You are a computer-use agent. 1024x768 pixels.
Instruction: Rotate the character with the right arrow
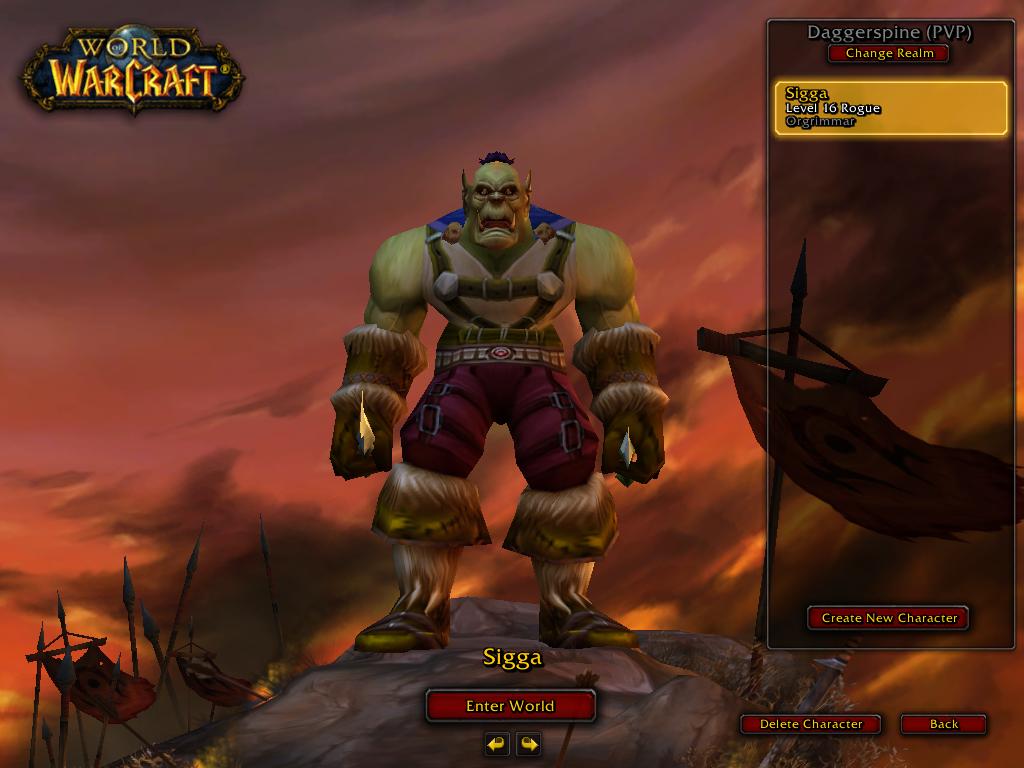pyautogui.click(x=529, y=744)
